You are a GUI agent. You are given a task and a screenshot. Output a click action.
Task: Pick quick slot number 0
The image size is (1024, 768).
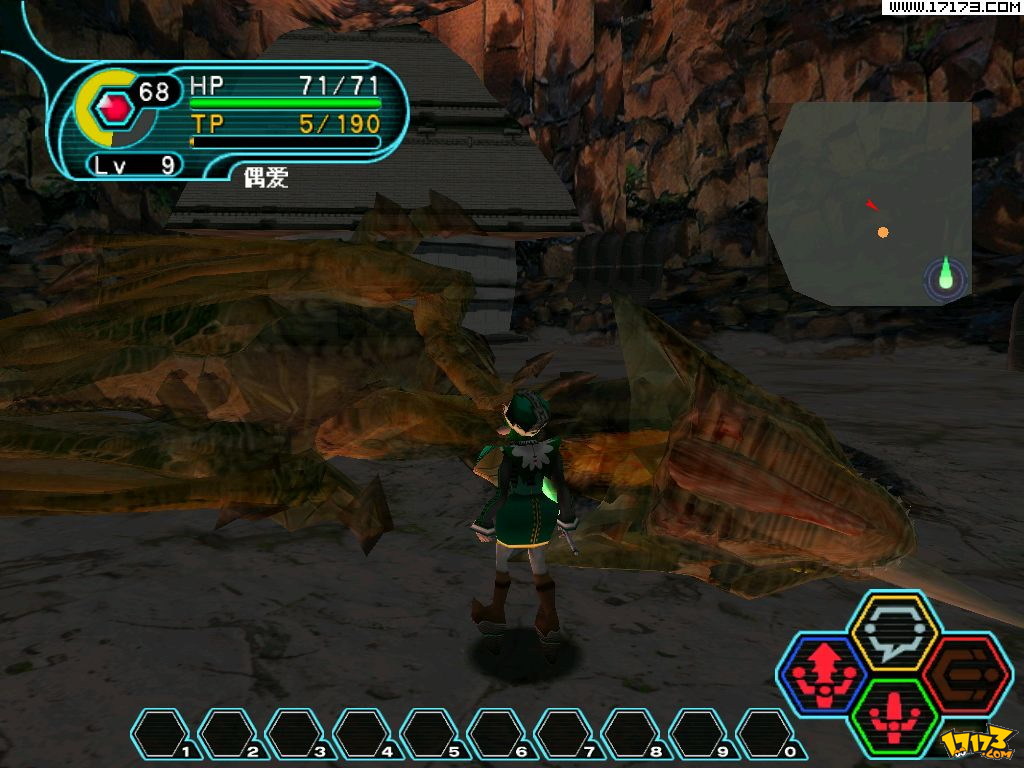[768, 734]
